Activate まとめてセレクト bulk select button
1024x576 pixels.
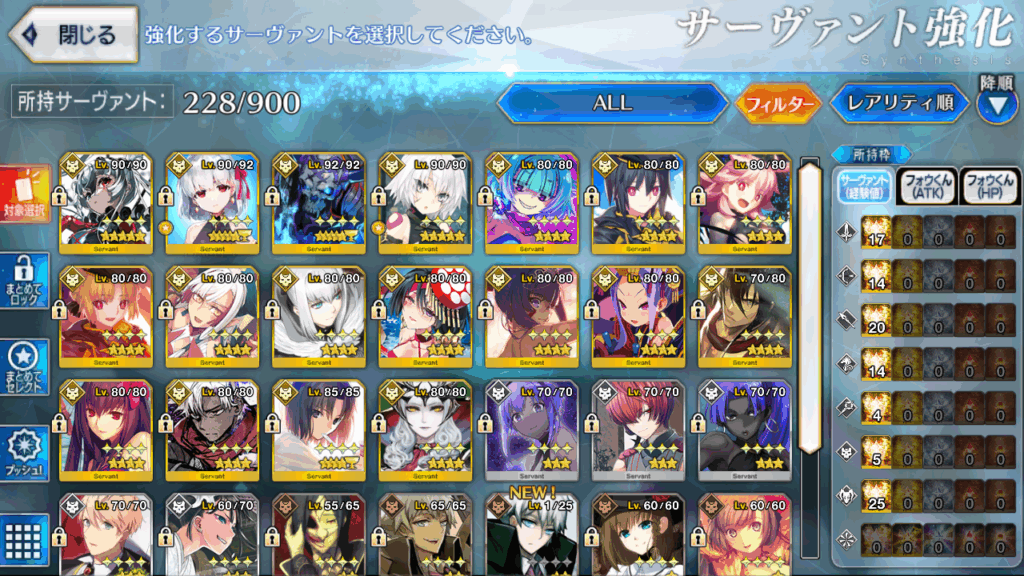click(x=25, y=368)
